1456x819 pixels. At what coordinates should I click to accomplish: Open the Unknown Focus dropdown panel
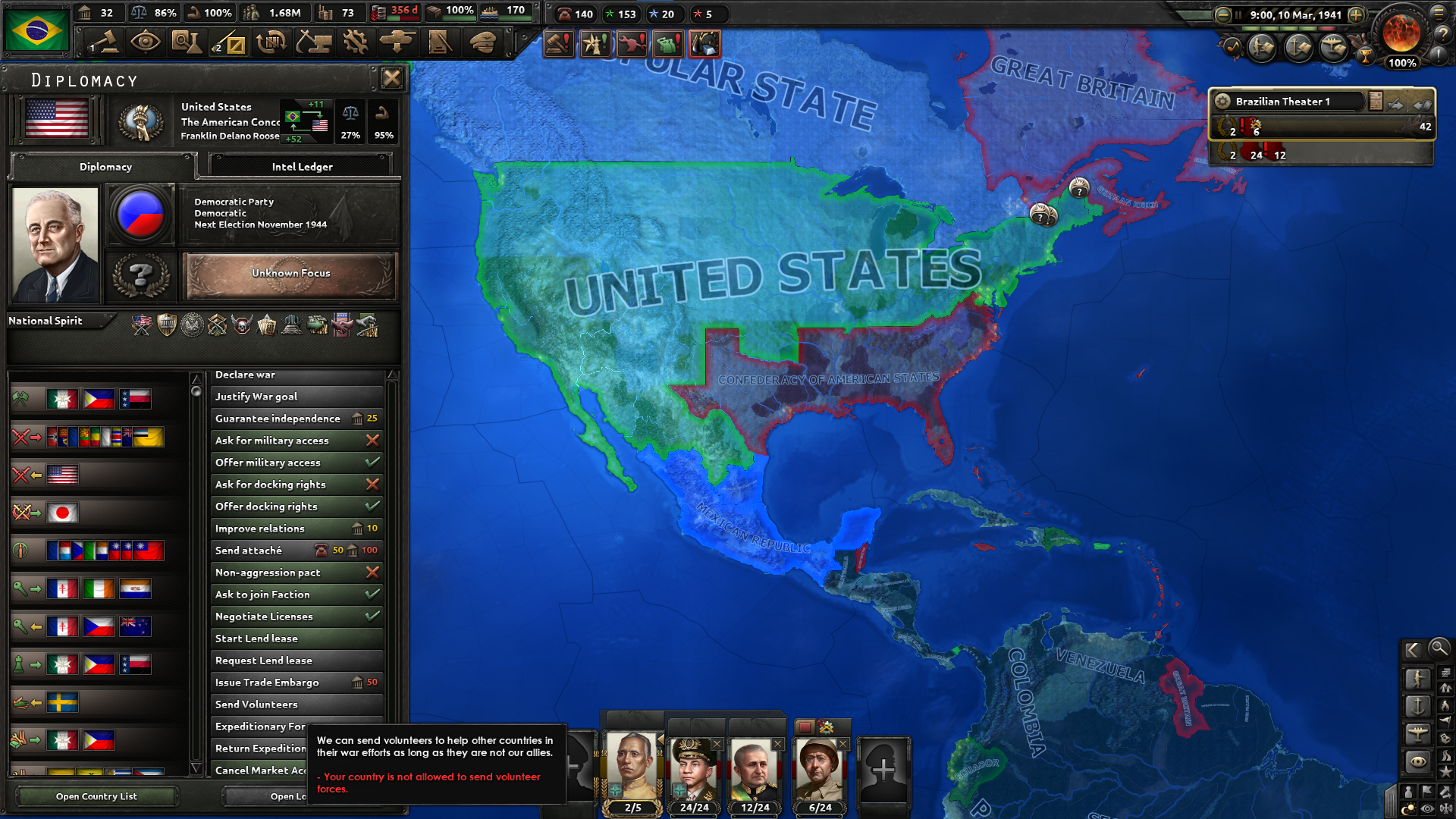tap(290, 274)
